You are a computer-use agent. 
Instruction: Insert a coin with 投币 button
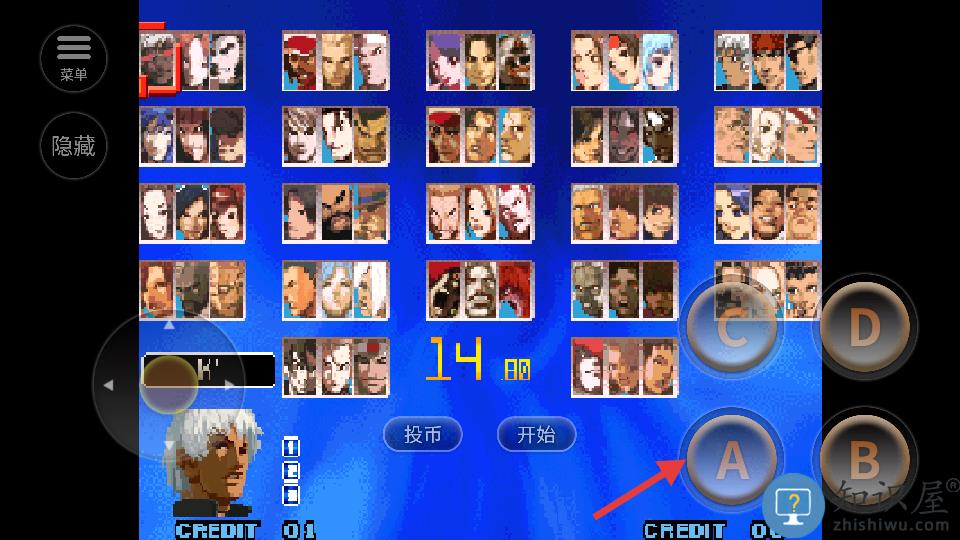click(x=422, y=434)
